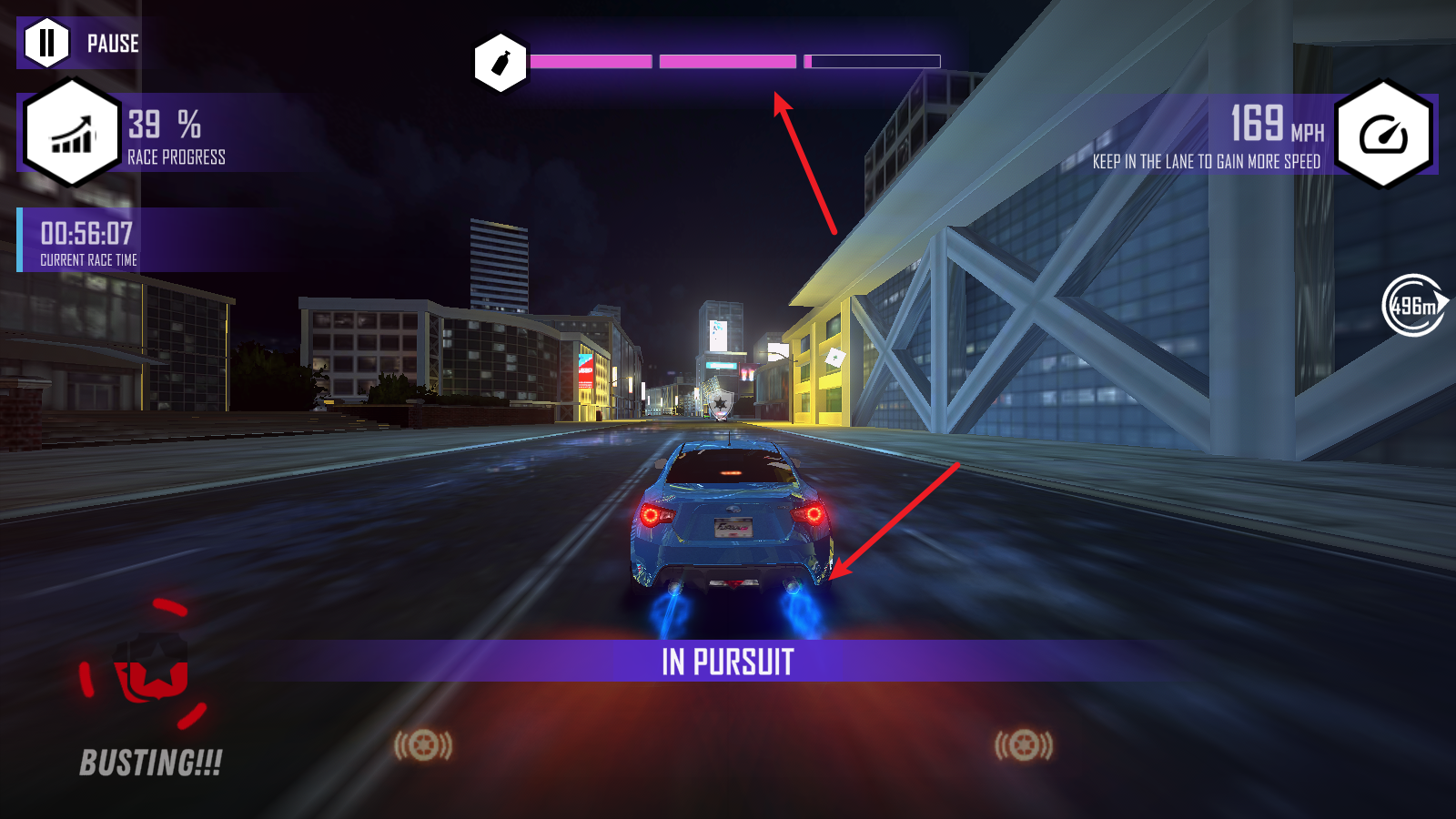
Task: Pause the race with the Pause button
Action: 47,43
